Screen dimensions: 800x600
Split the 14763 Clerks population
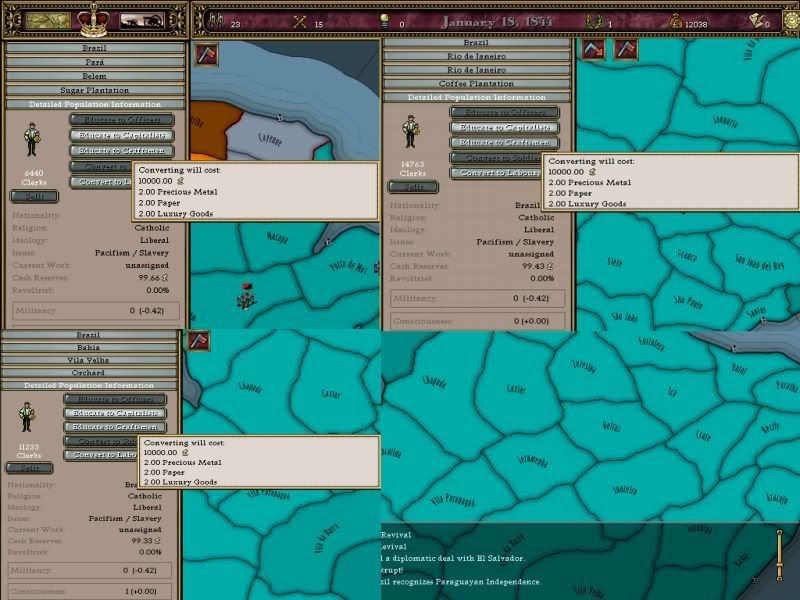pos(413,187)
